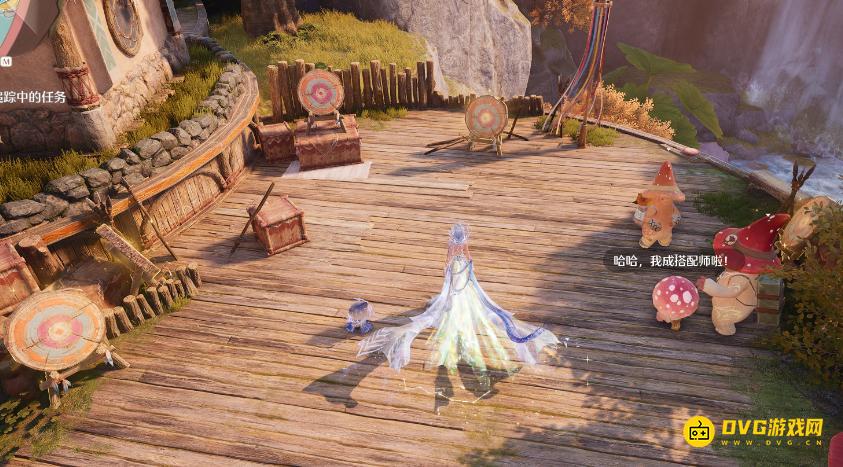The image size is (843, 467).
Task: Click the DVG游戏网 watermark logo
Action: click(x=754, y=431)
